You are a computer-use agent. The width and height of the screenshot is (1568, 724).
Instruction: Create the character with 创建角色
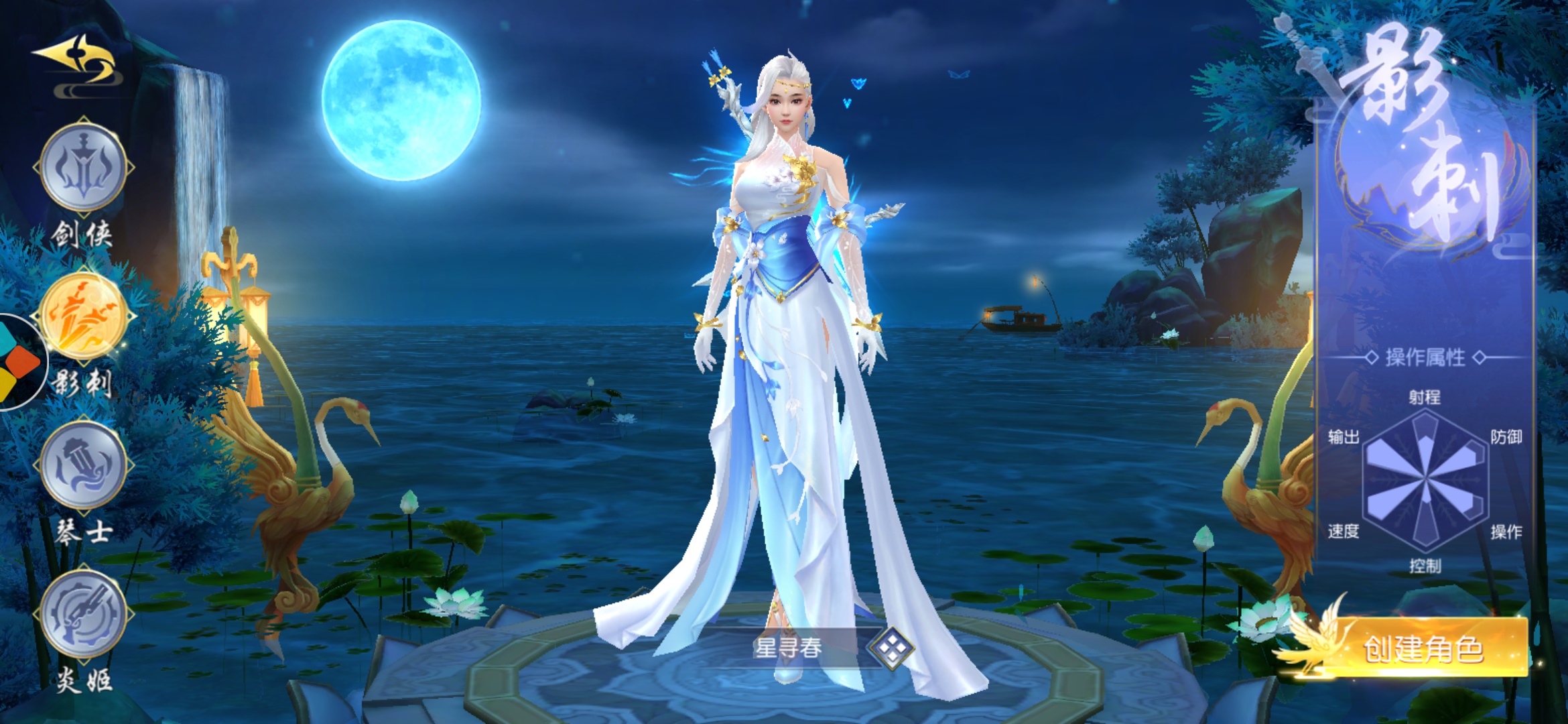tap(1423, 648)
